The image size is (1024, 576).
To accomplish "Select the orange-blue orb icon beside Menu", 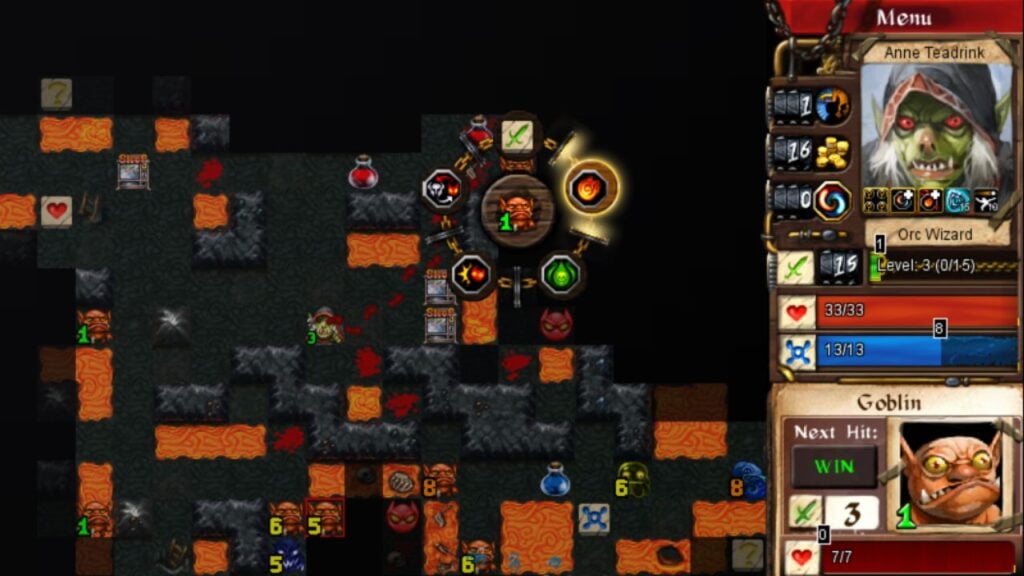I will [832, 105].
